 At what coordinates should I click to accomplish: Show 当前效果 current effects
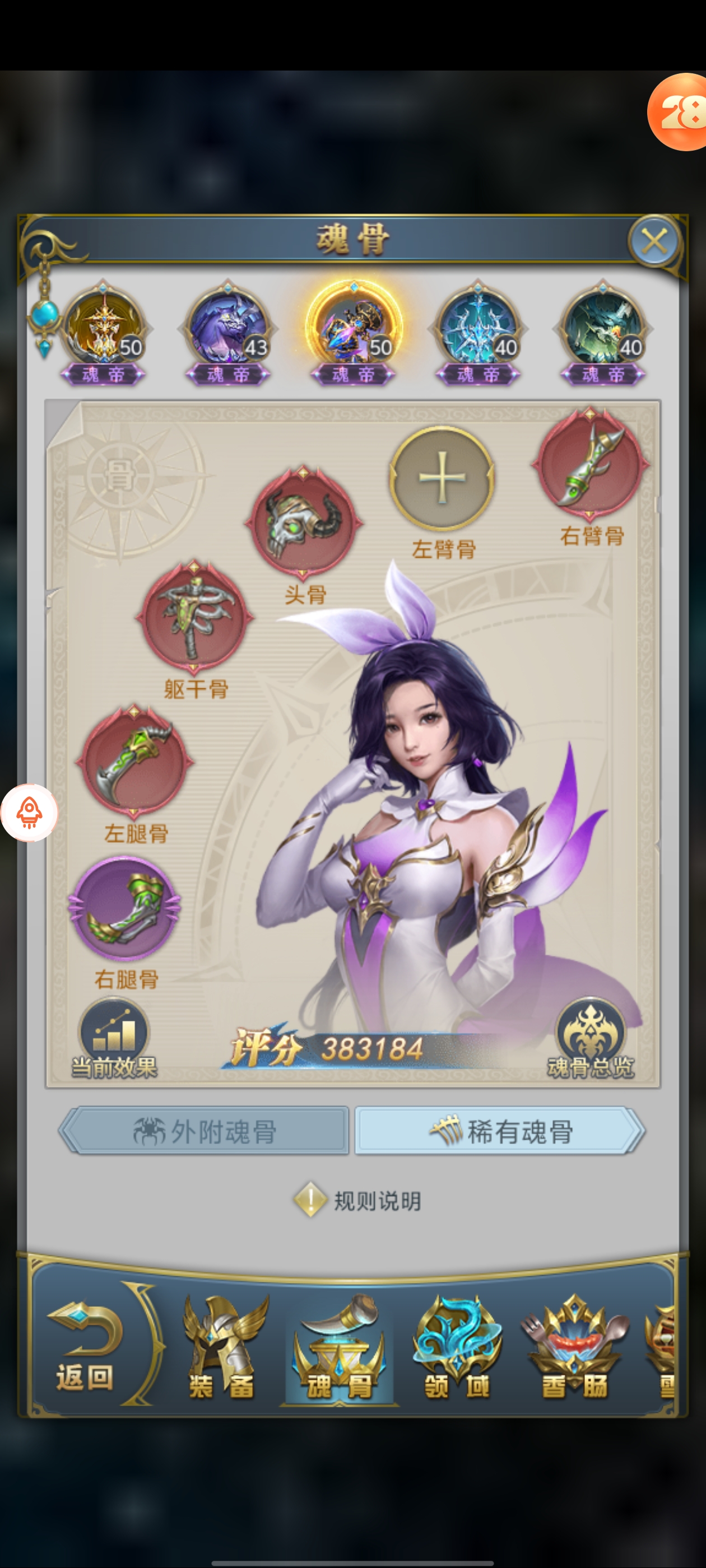(114, 1039)
